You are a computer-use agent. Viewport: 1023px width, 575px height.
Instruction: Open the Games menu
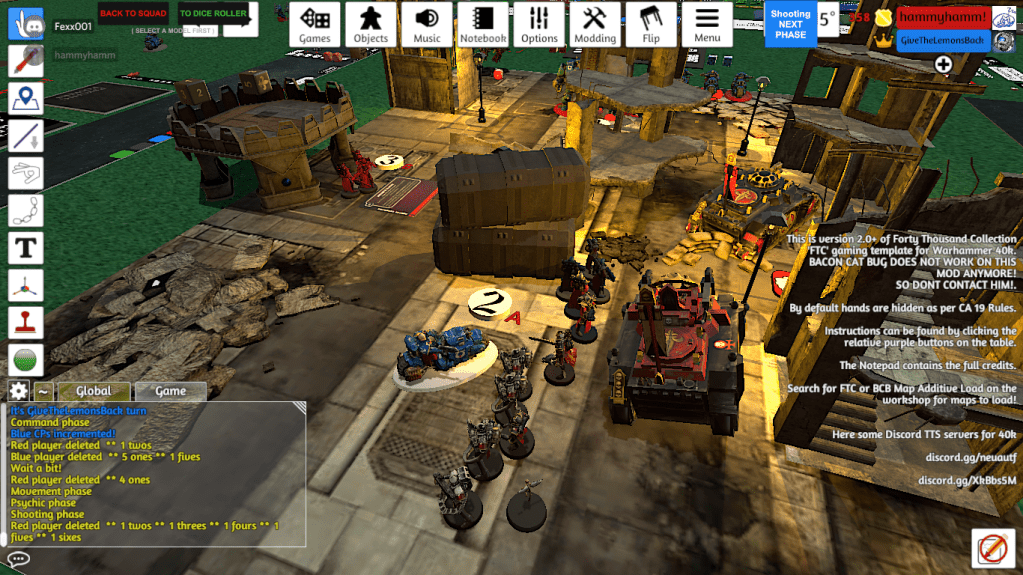[315, 24]
